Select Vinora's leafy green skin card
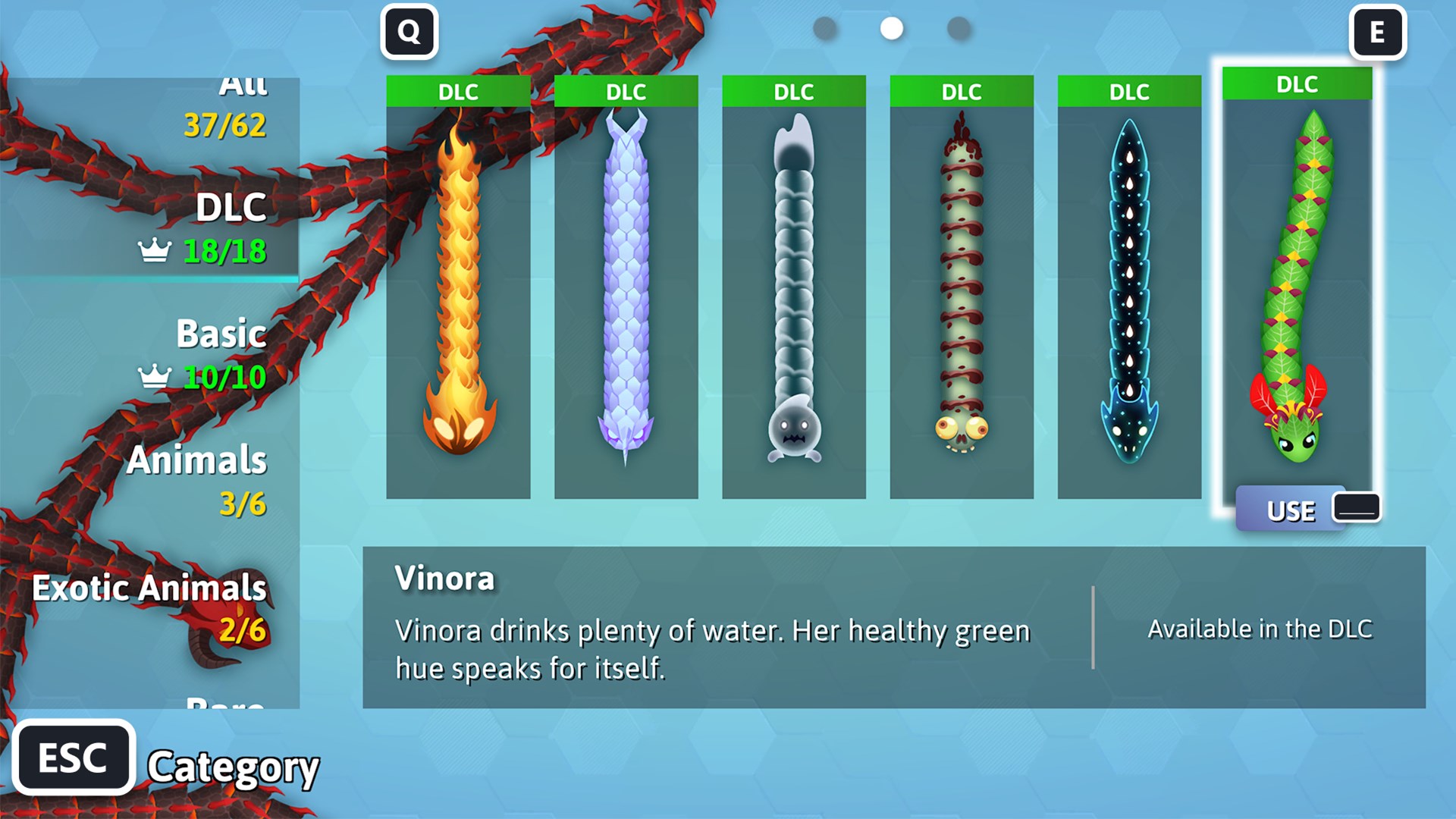Screen dimensions: 1456x819 click(x=1297, y=281)
